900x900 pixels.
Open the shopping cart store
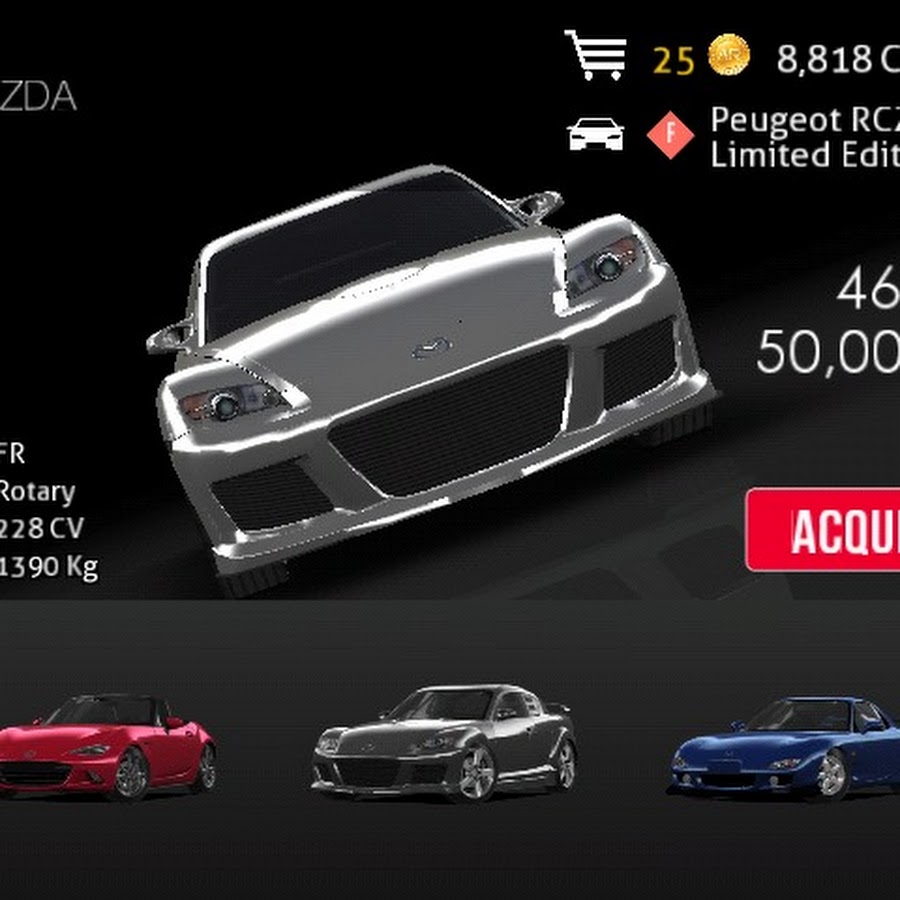coord(597,57)
